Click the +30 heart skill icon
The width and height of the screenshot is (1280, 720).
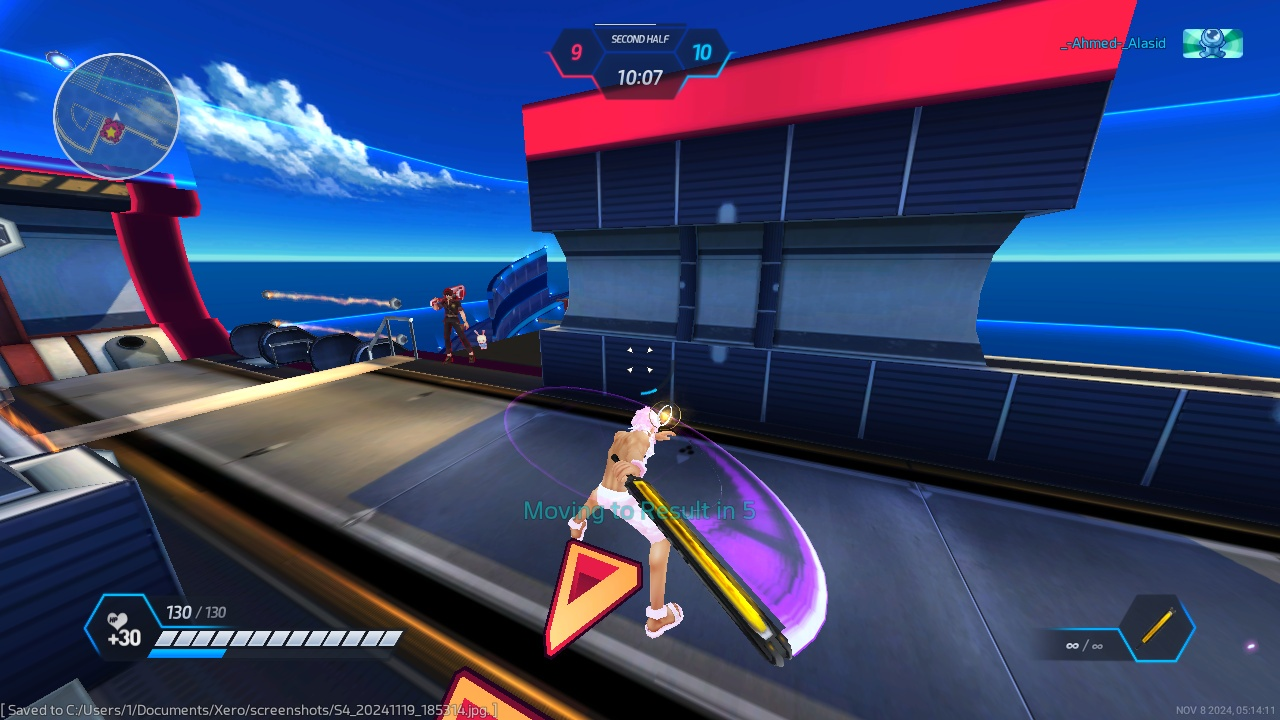click(122, 630)
